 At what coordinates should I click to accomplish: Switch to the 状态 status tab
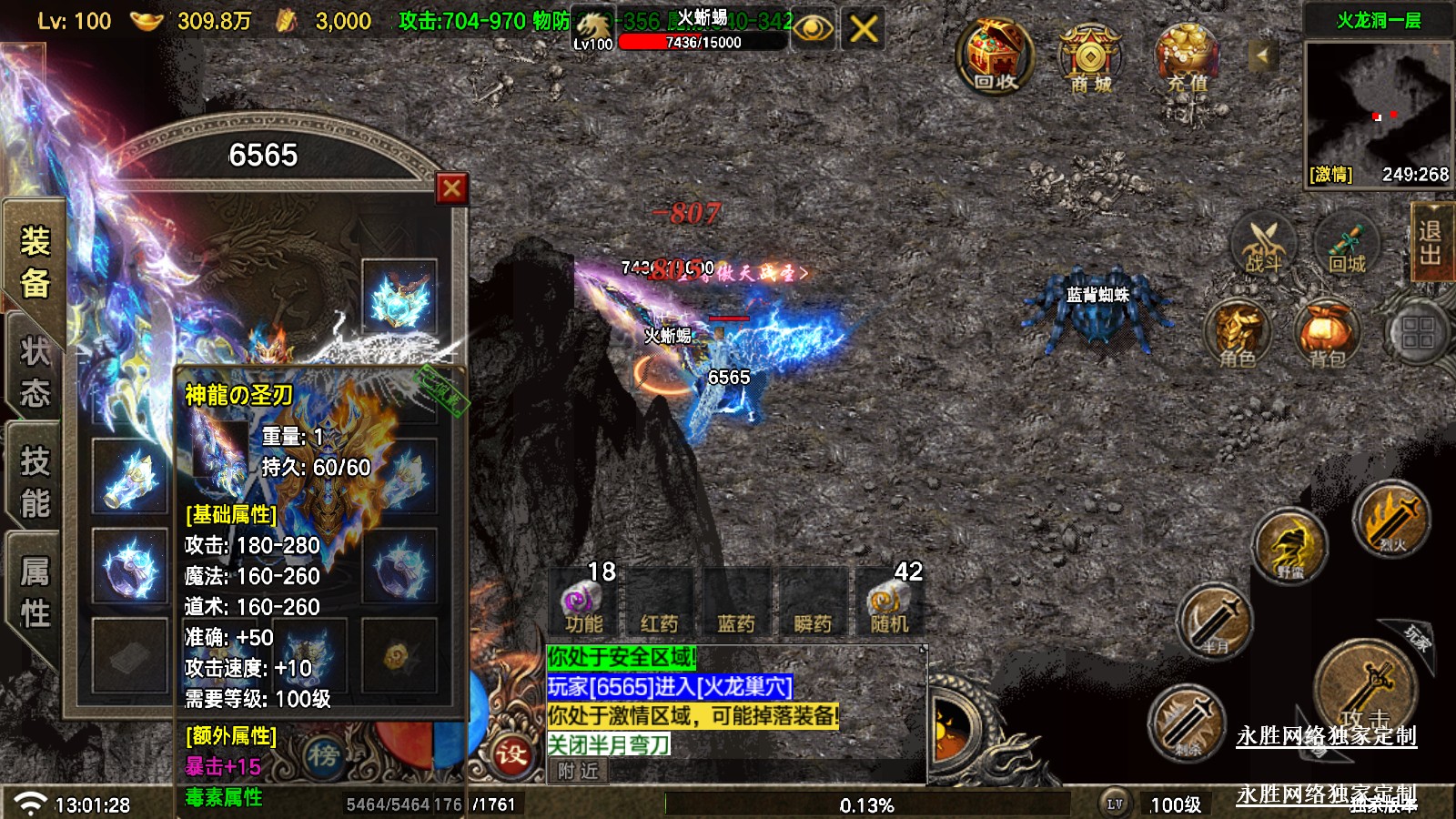[35, 371]
